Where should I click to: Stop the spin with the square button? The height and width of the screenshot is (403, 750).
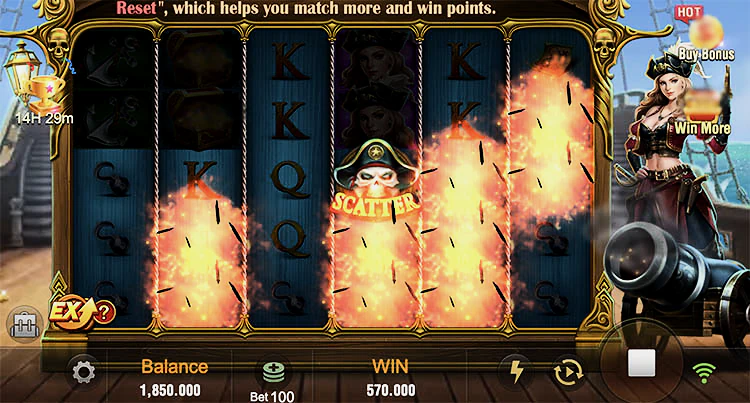click(x=640, y=362)
